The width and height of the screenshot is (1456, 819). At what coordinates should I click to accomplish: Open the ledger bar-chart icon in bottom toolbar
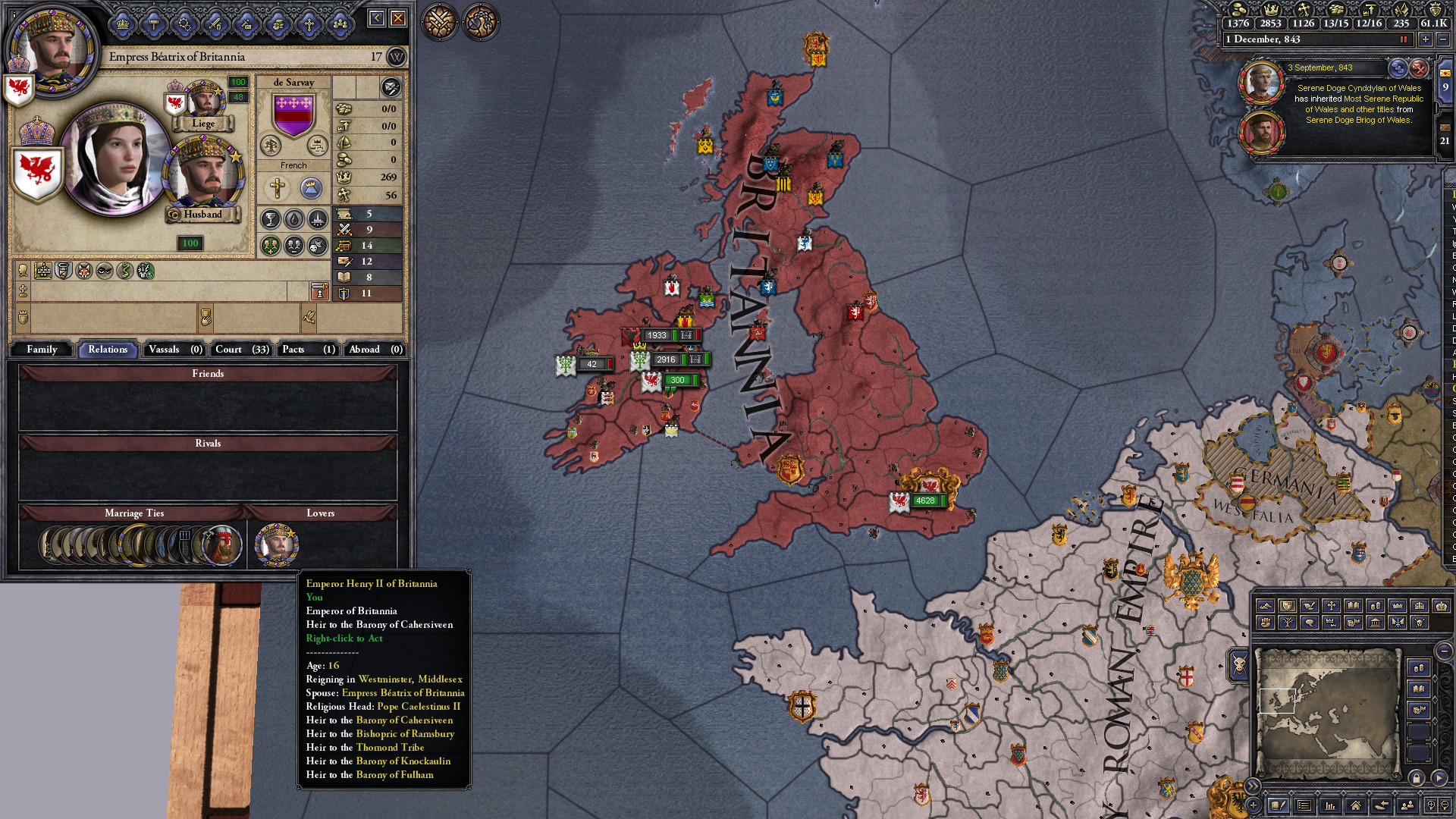[1330, 806]
